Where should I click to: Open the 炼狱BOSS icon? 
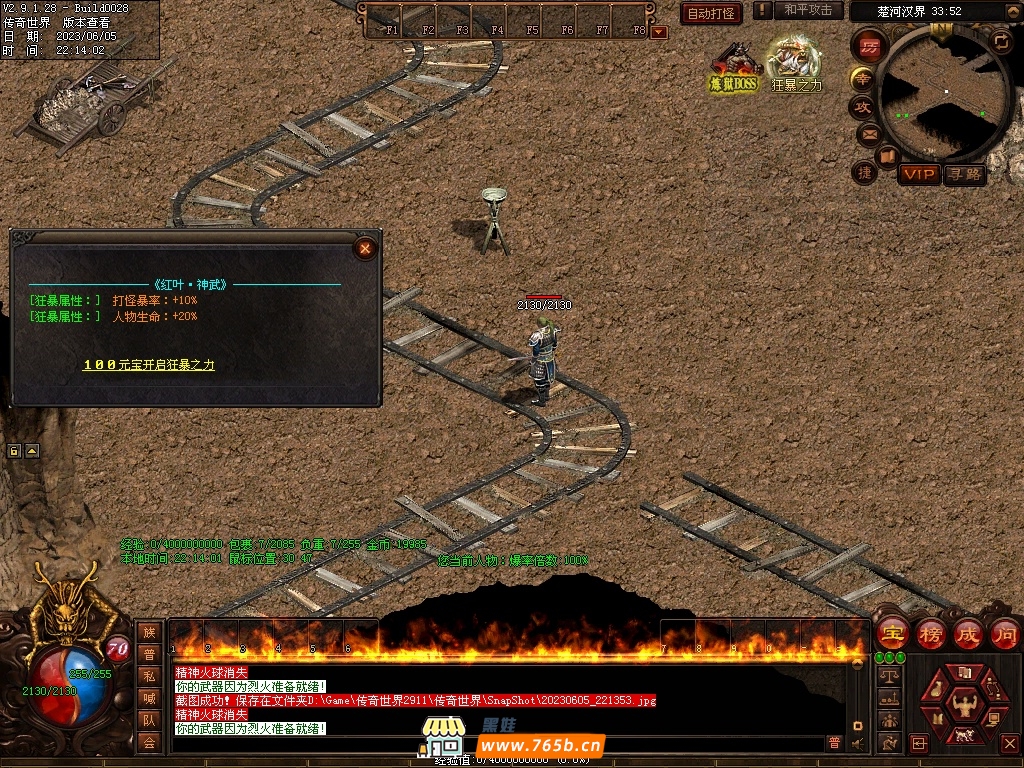[735, 66]
